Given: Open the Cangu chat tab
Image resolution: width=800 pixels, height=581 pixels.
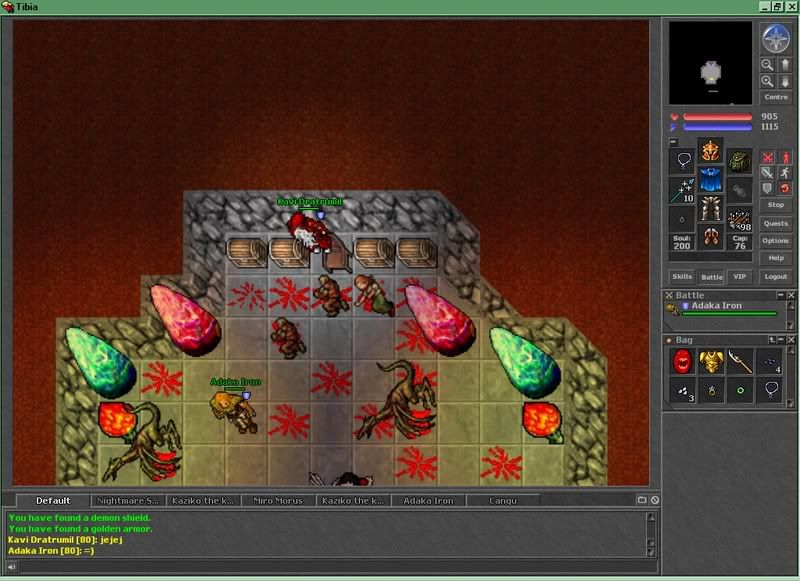Looking at the screenshot, I should pos(503,500).
